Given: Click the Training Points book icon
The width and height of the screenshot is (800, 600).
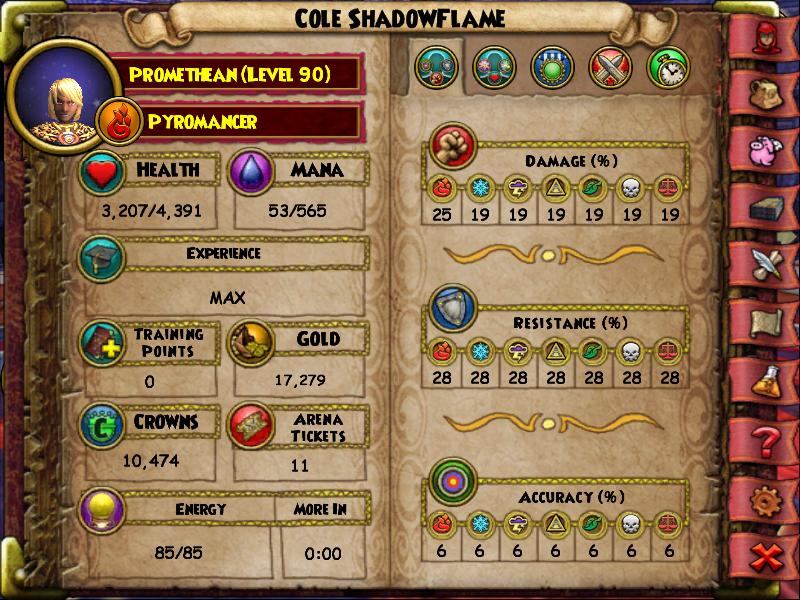Looking at the screenshot, I should click(x=104, y=343).
